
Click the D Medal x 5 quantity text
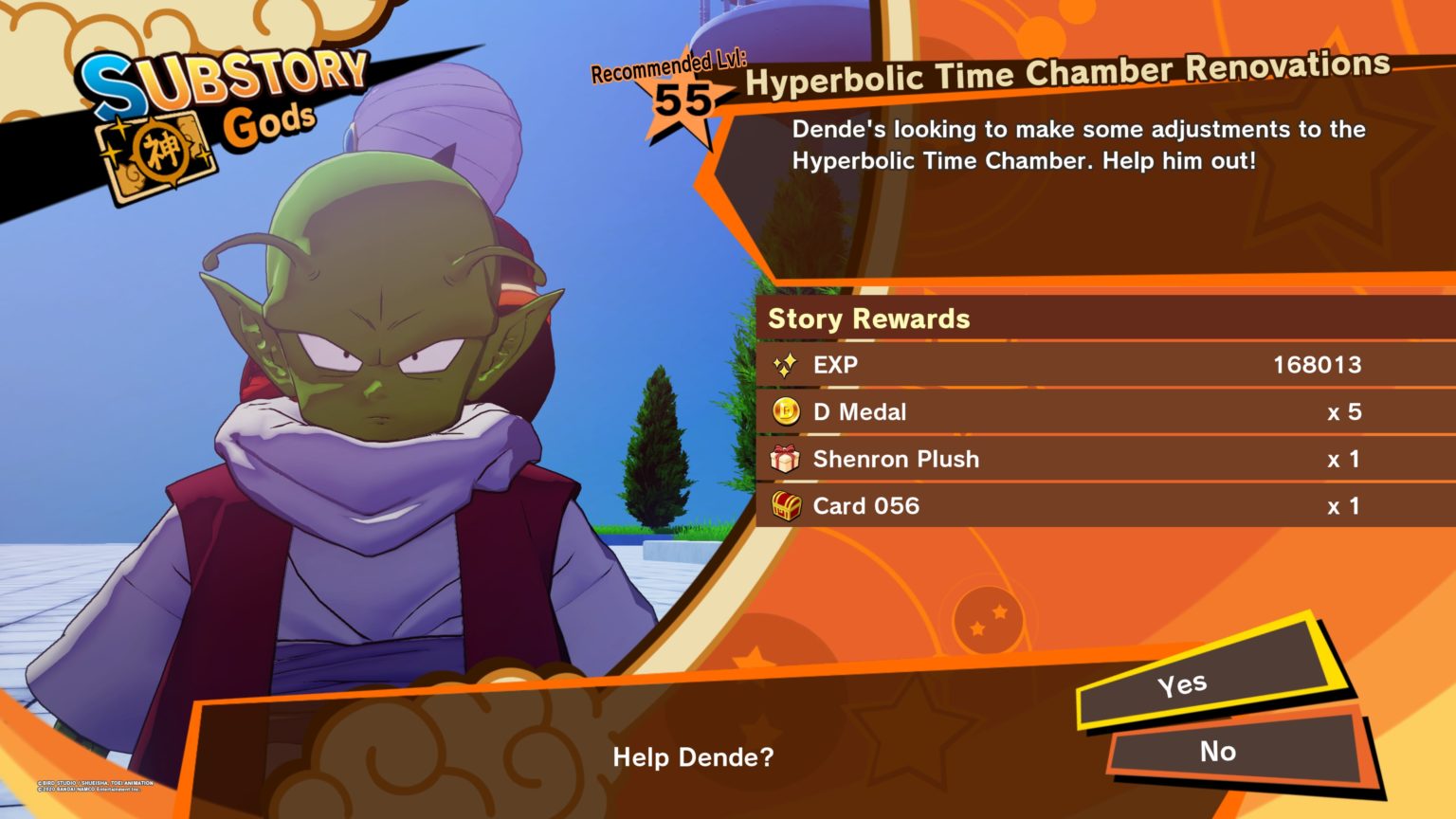(1345, 411)
